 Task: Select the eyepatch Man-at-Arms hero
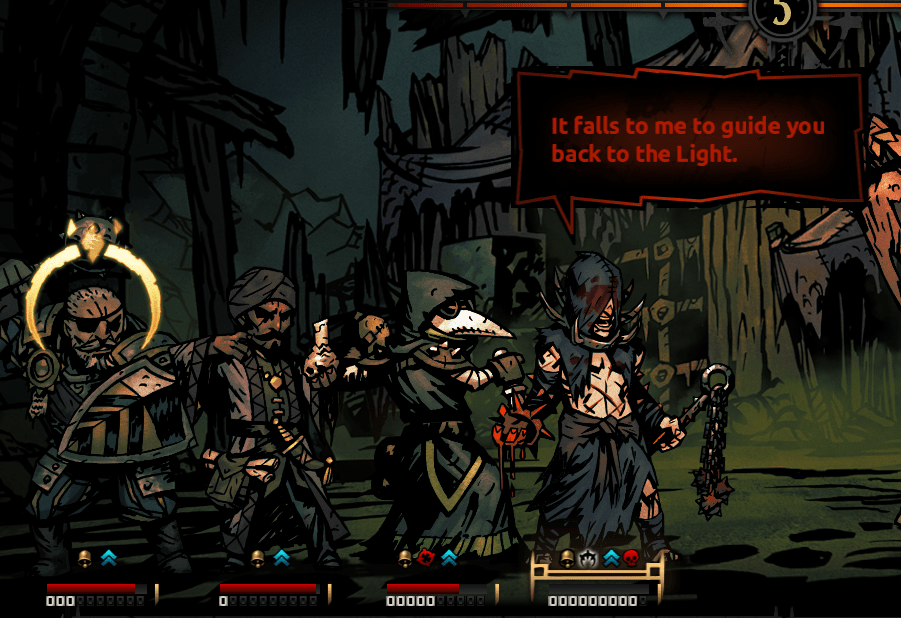point(100,410)
